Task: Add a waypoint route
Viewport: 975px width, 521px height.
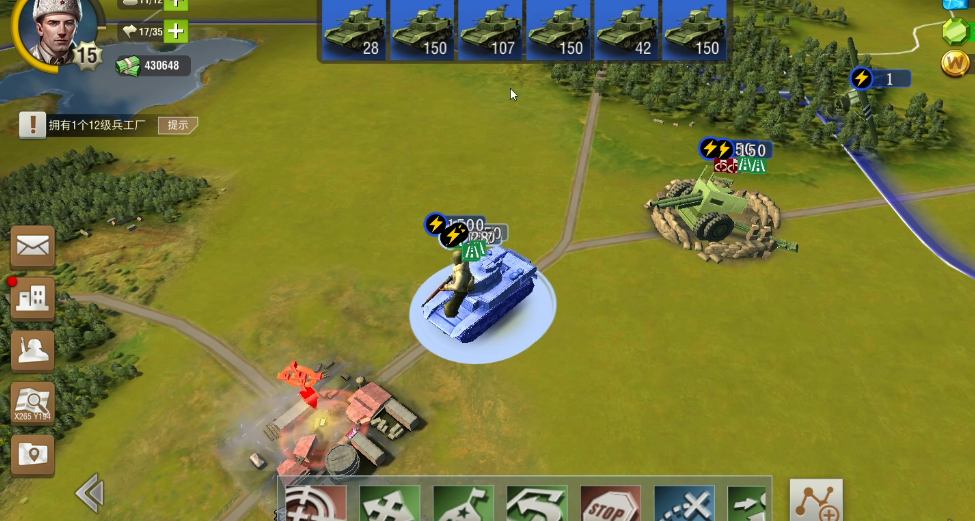Action: pos(816,501)
